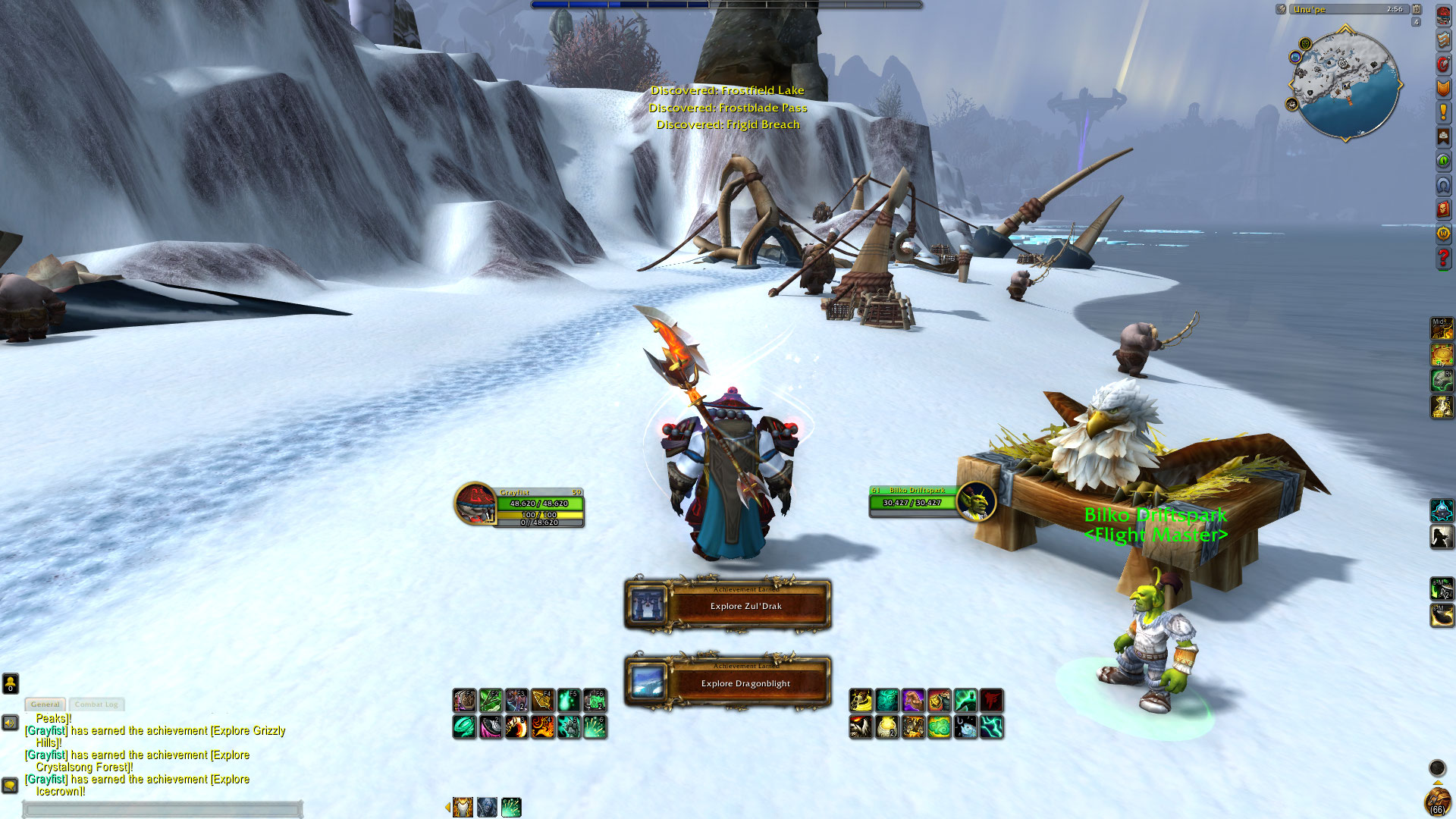This screenshot has height=819, width=1456.
Task: Click the Explore Dragonblight achievement alert
Action: click(x=728, y=682)
